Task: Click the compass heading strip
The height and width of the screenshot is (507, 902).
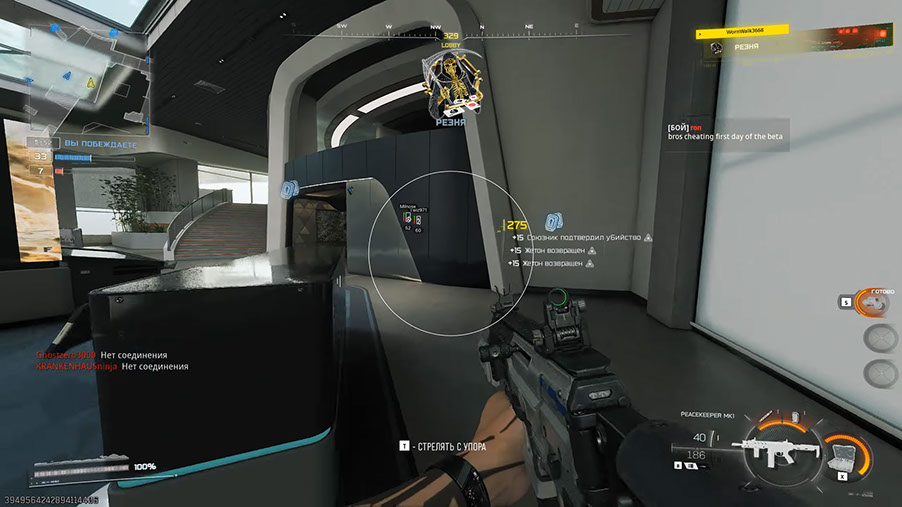Action: [450, 27]
